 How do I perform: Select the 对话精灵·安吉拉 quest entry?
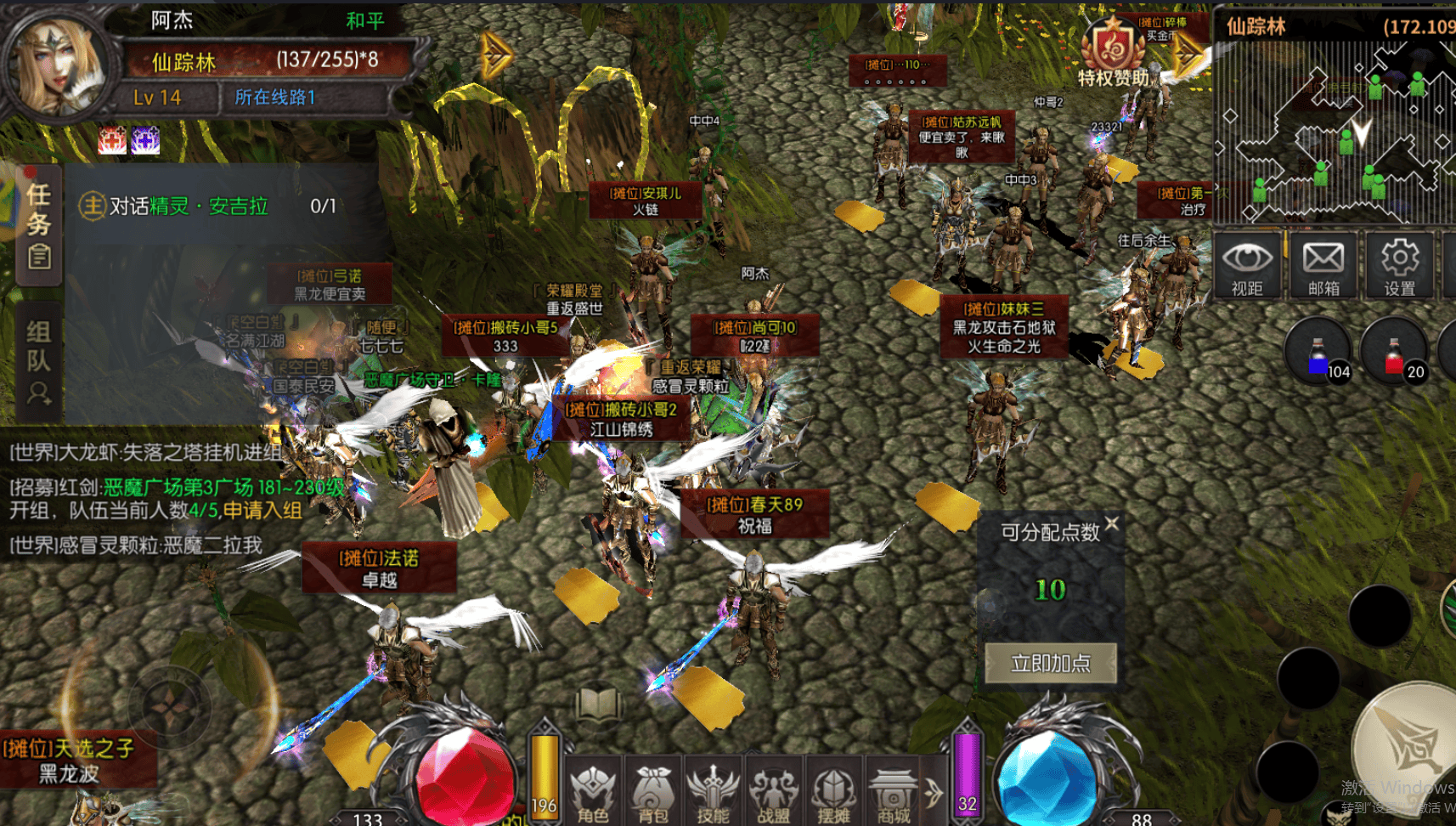click(x=208, y=206)
